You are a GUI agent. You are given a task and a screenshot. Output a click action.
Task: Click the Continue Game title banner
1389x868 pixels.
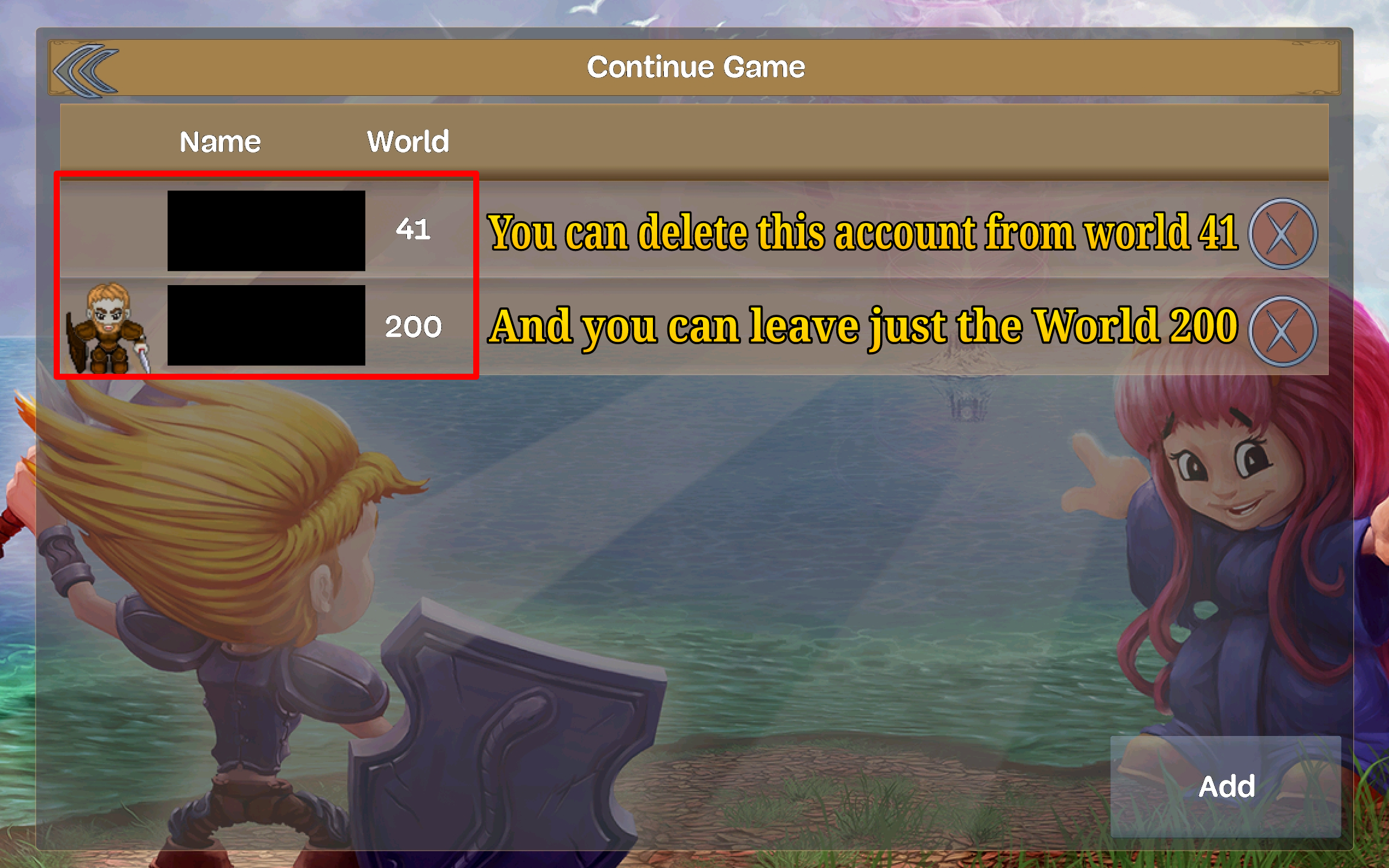point(696,66)
